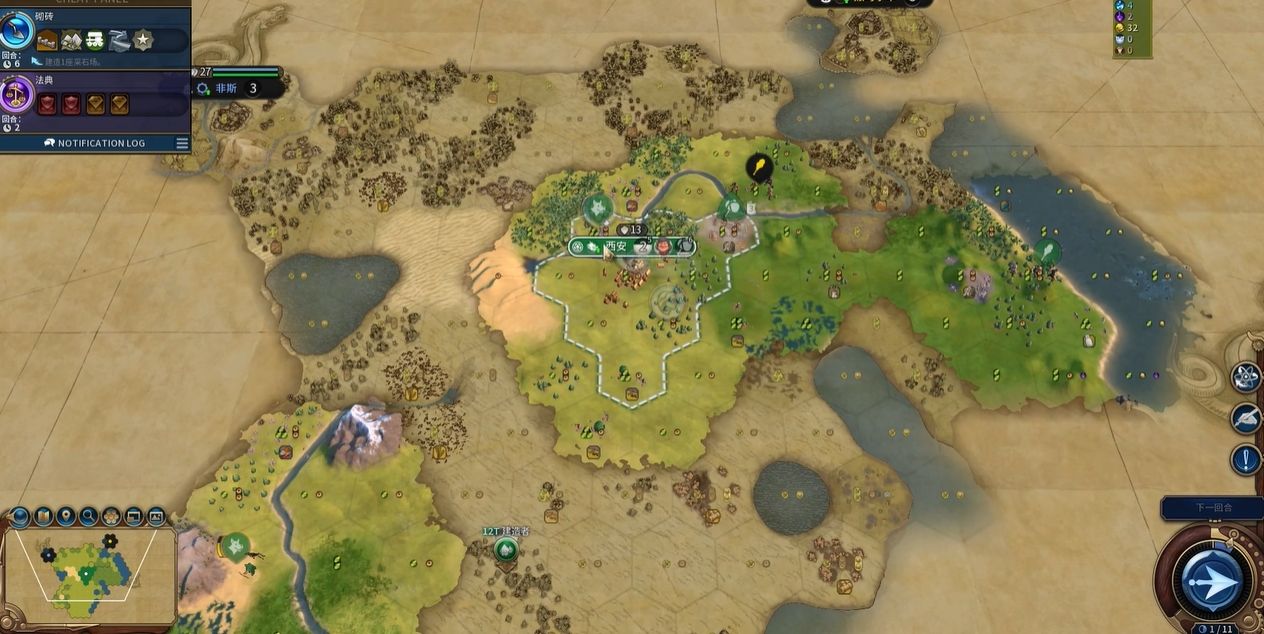The image size is (1264, 634).
Task: Click the exclamation mark notification
Action: tap(1246, 460)
